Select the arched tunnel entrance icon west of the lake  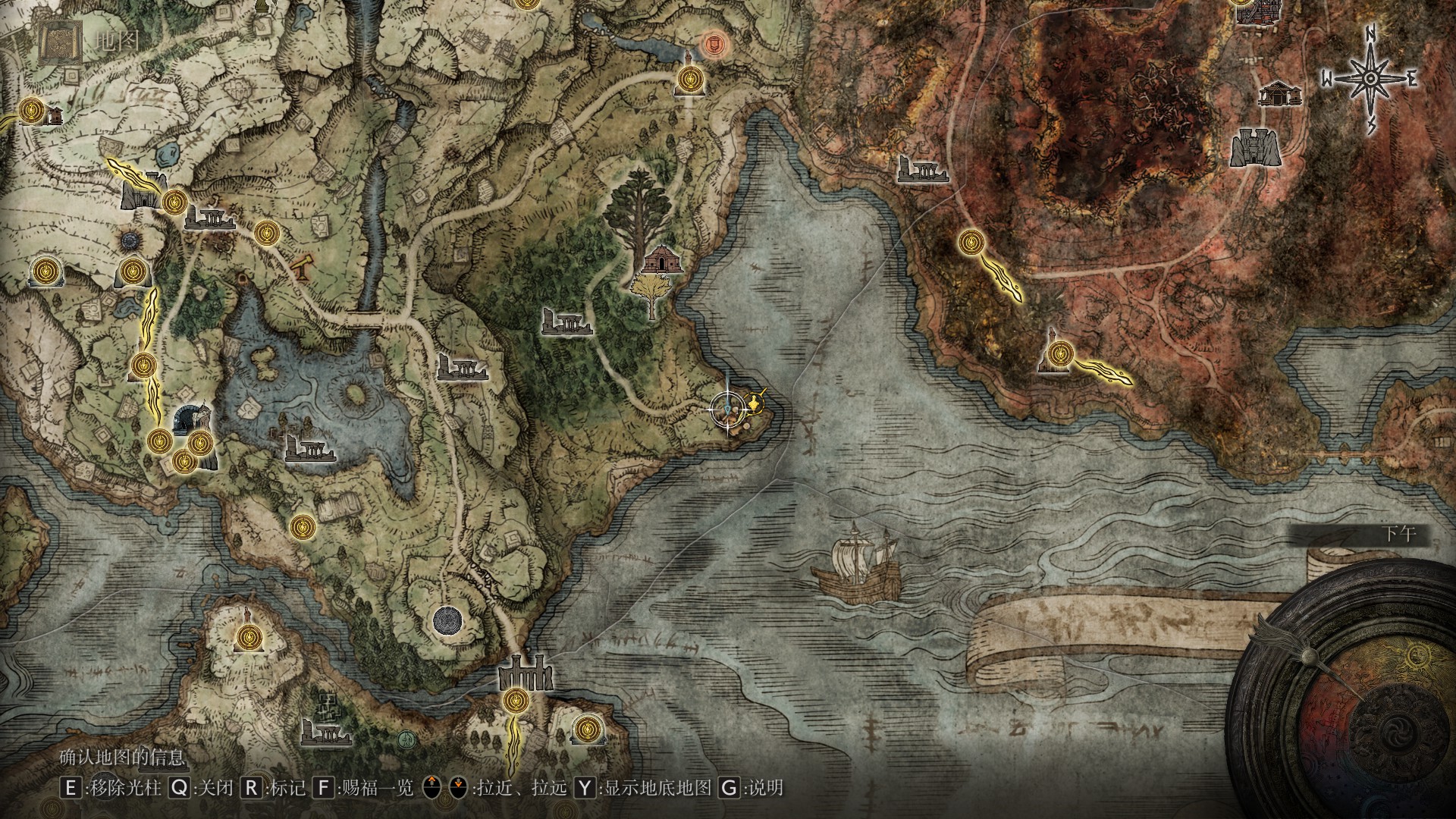(188, 418)
